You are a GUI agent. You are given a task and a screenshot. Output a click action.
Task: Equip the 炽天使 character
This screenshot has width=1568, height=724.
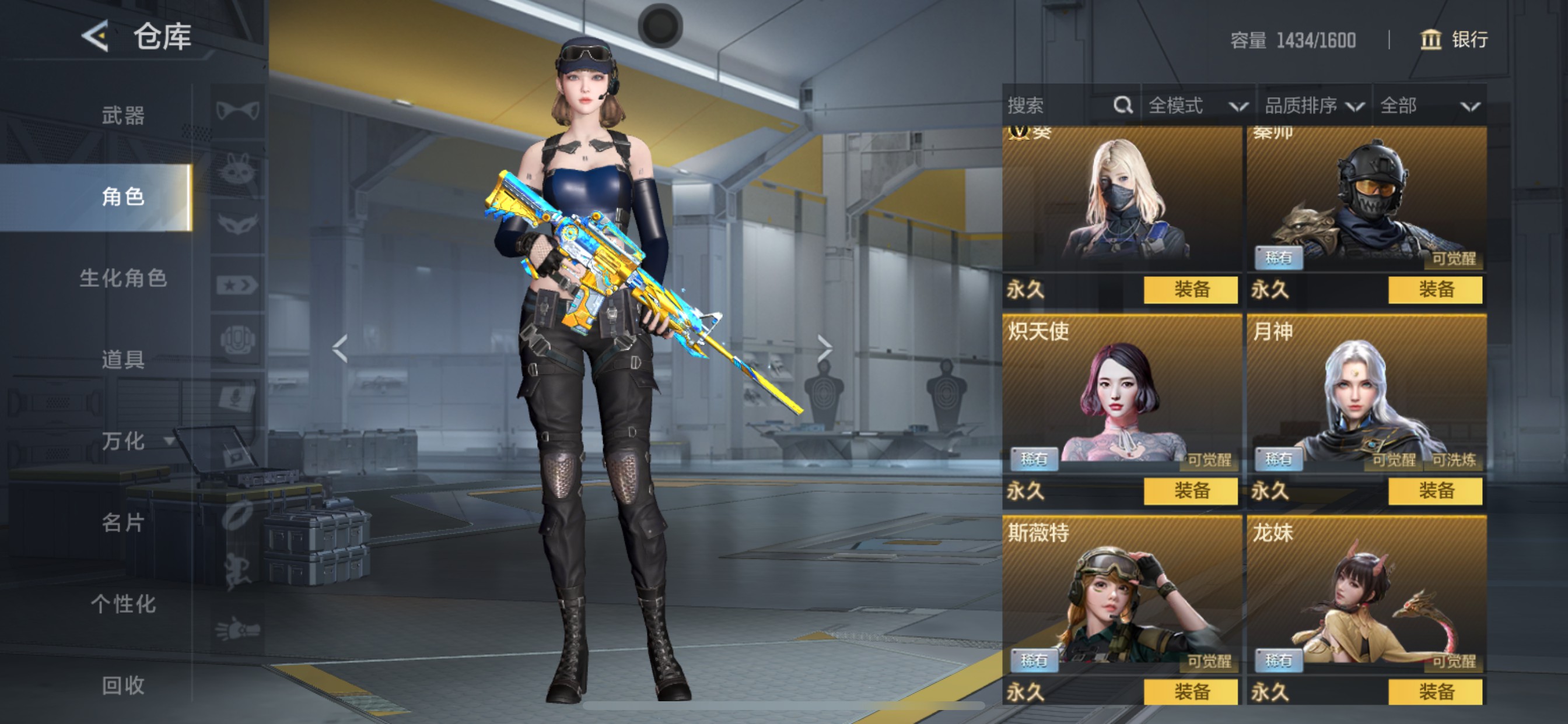(1190, 491)
